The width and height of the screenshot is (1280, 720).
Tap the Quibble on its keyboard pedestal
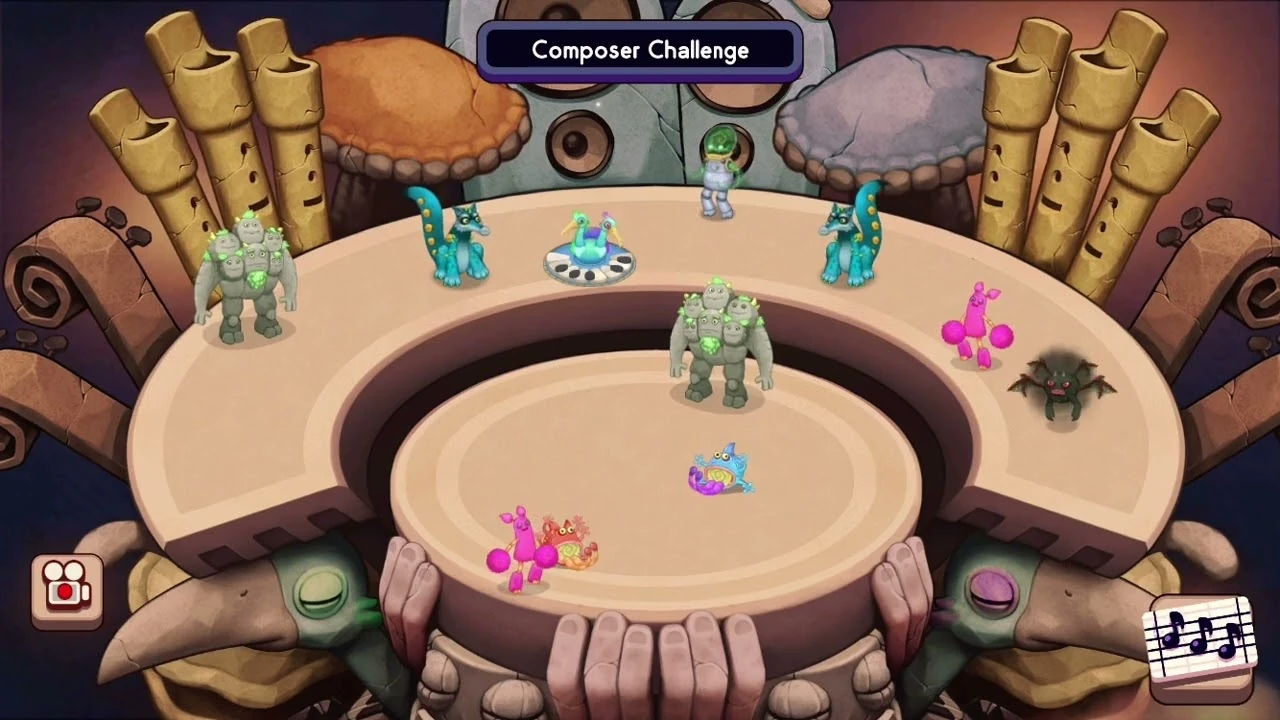point(590,240)
